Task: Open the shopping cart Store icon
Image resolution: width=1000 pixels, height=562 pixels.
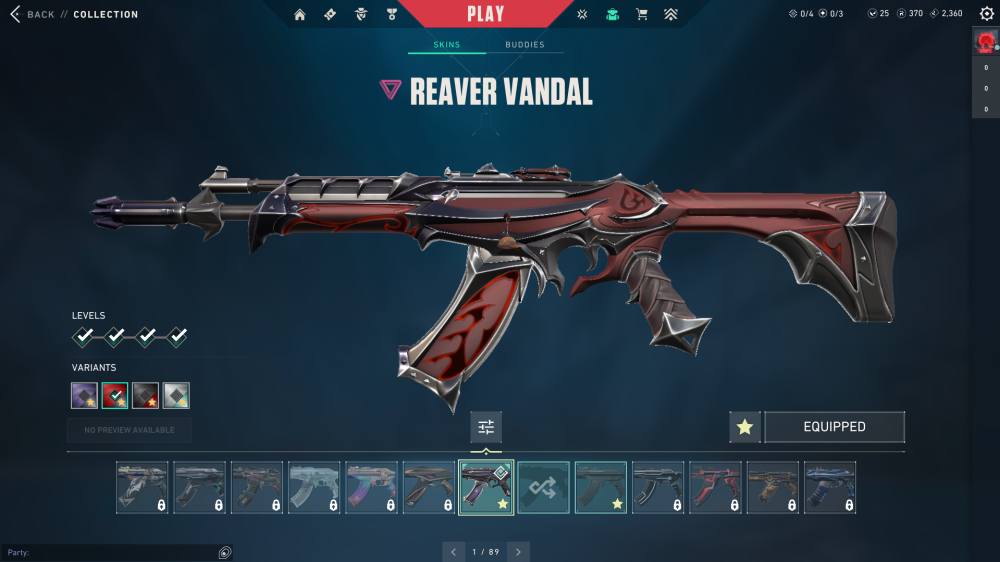Action: pyautogui.click(x=642, y=14)
